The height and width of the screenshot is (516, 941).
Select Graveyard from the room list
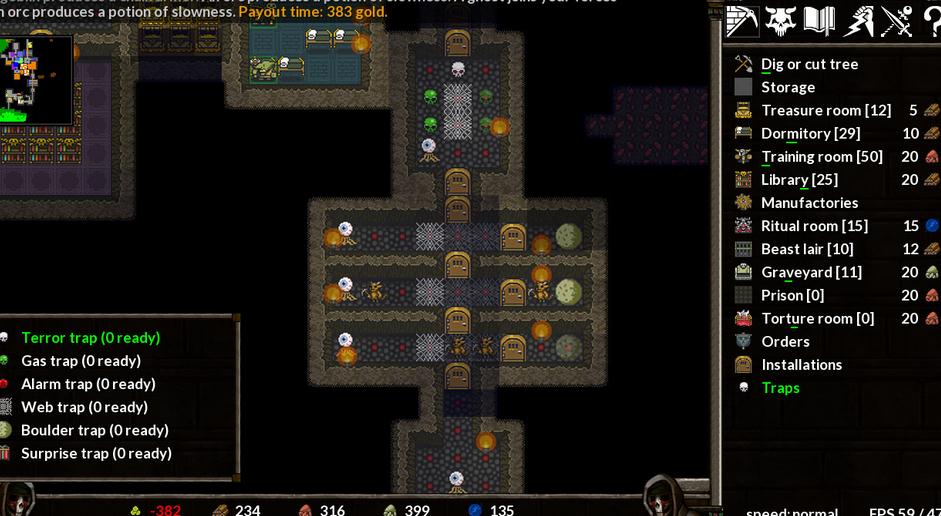click(x=811, y=272)
